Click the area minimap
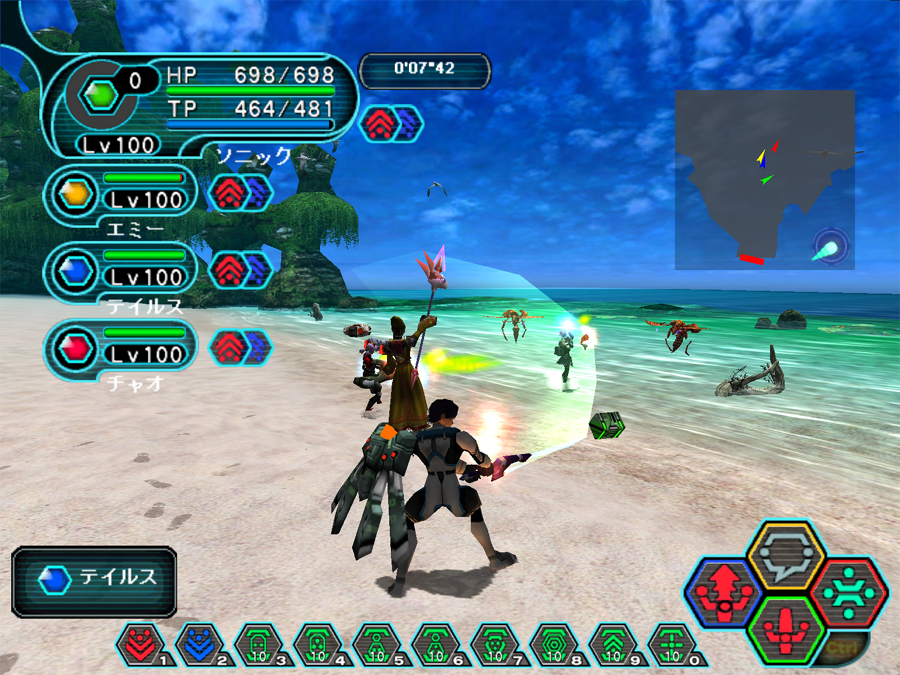Image resolution: width=900 pixels, height=675 pixels. pos(765,179)
